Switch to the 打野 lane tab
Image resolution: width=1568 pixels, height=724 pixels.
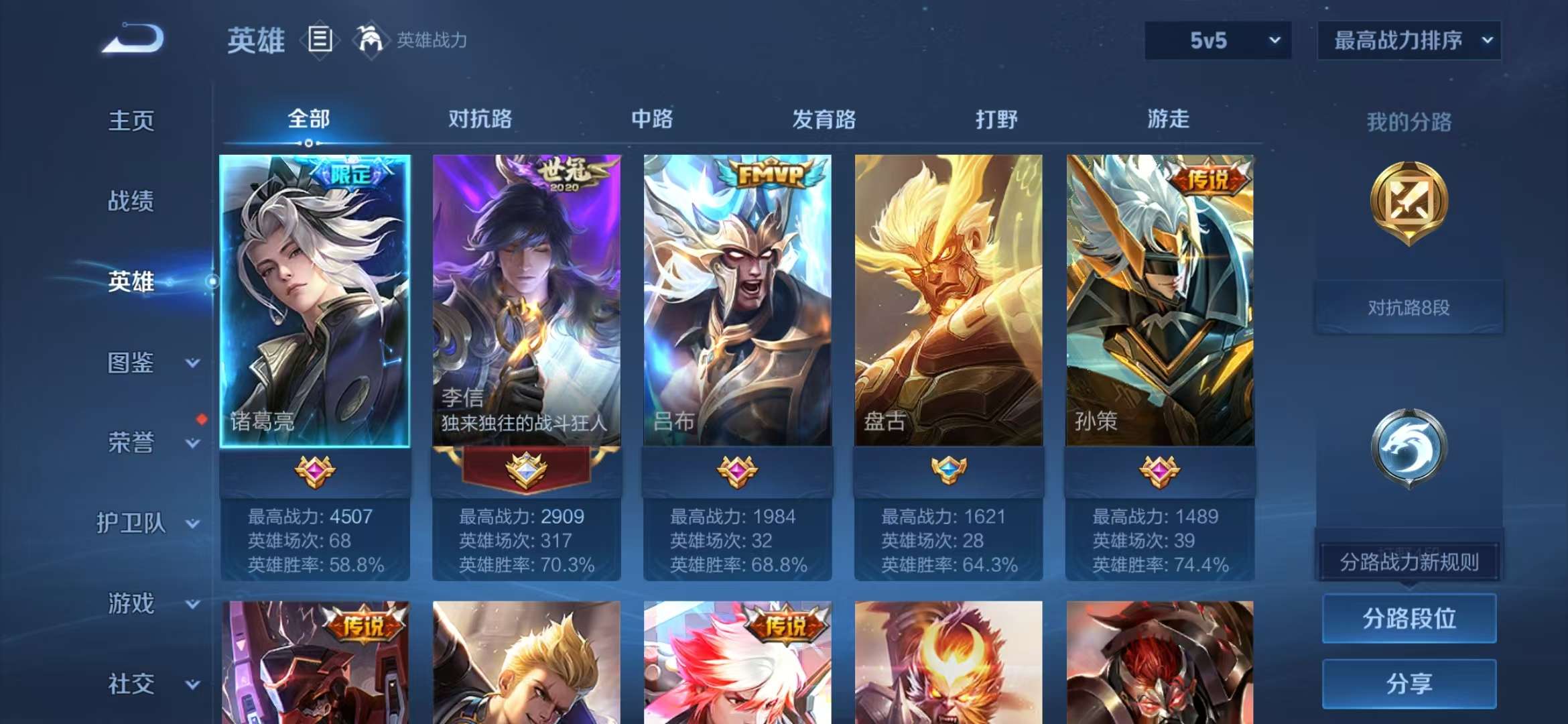pyautogui.click(x=995, y=119)
